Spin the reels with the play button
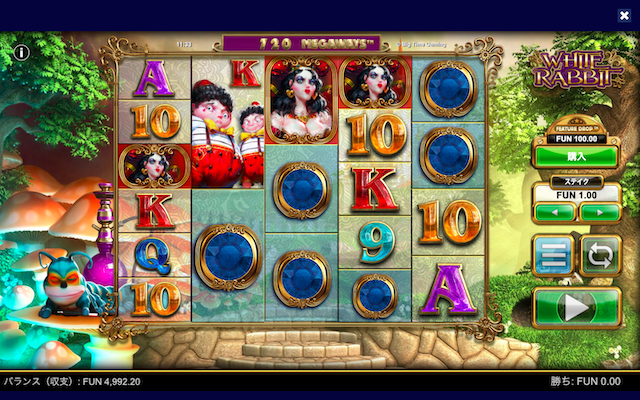 576,307
